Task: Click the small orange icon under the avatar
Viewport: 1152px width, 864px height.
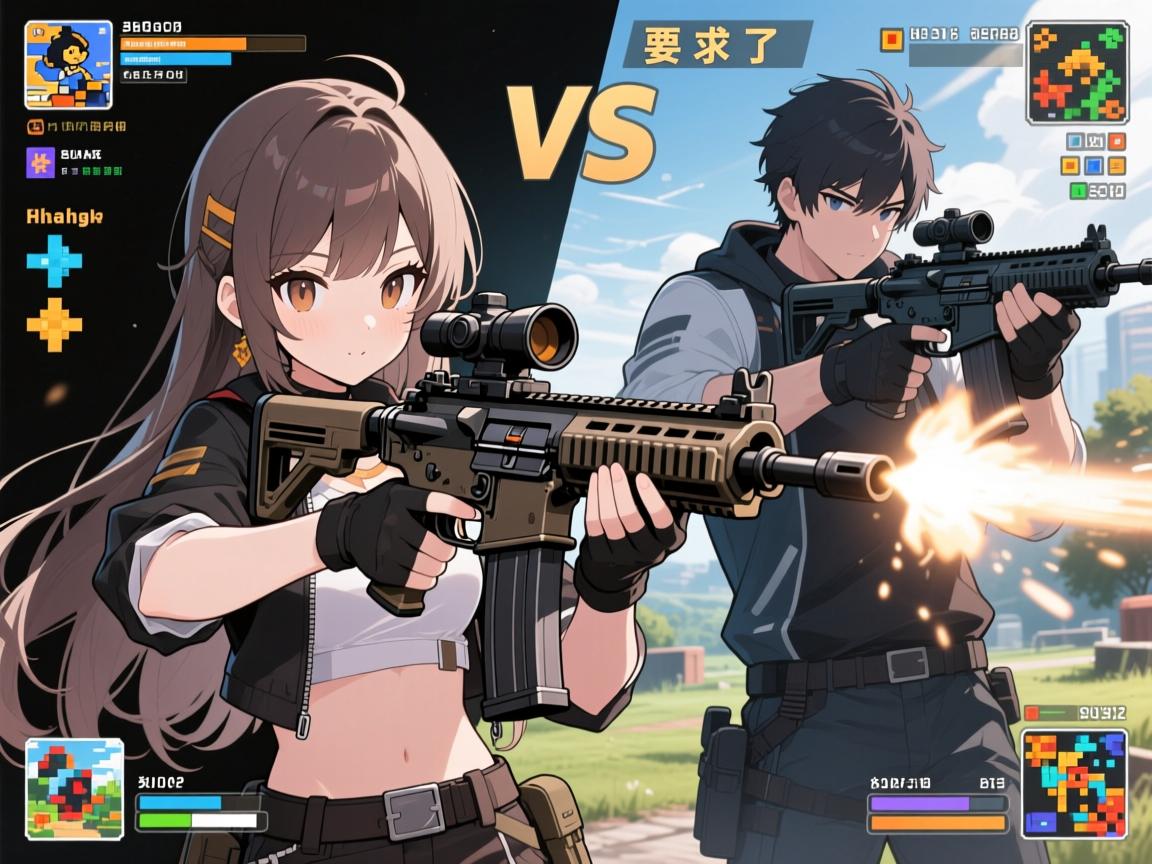Action: click(x=35, y=127)
